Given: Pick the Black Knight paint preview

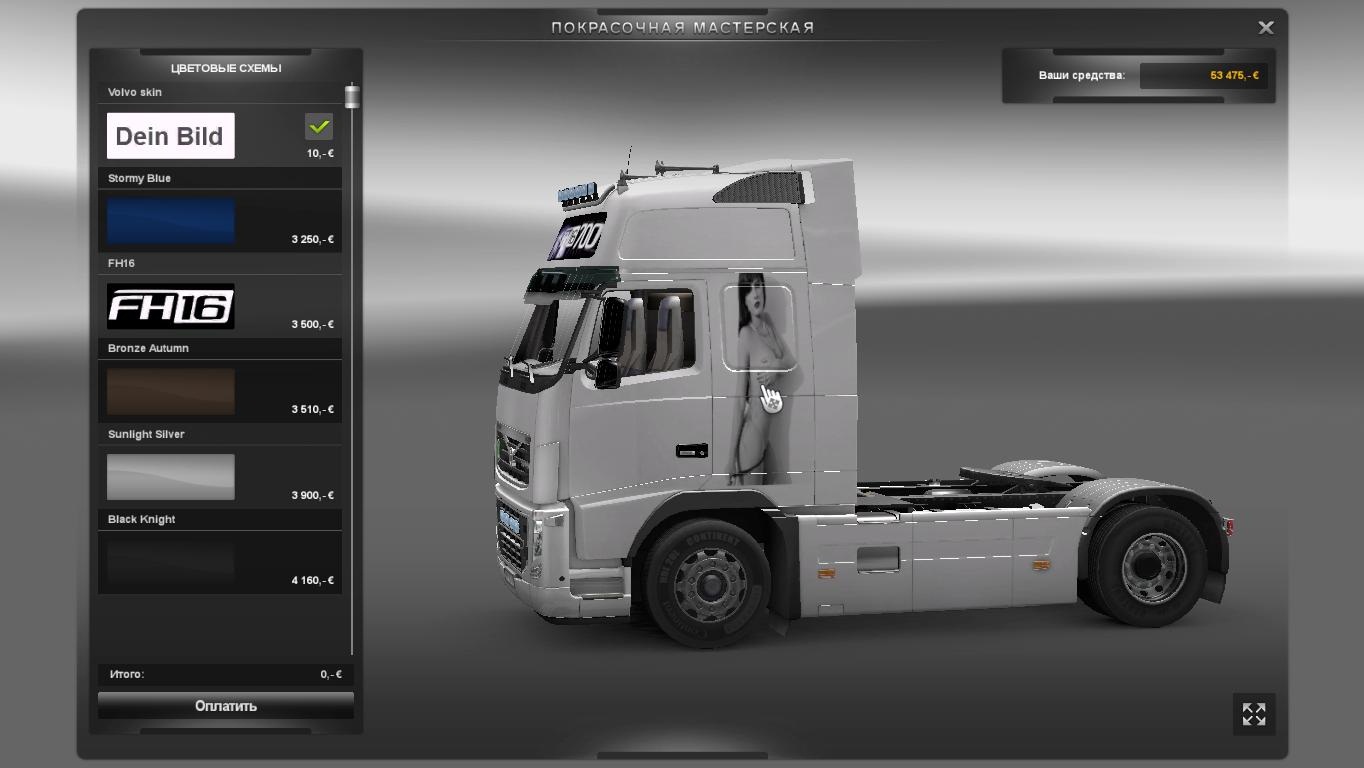Looking at the screenshot, I should [x=170, y=562].
